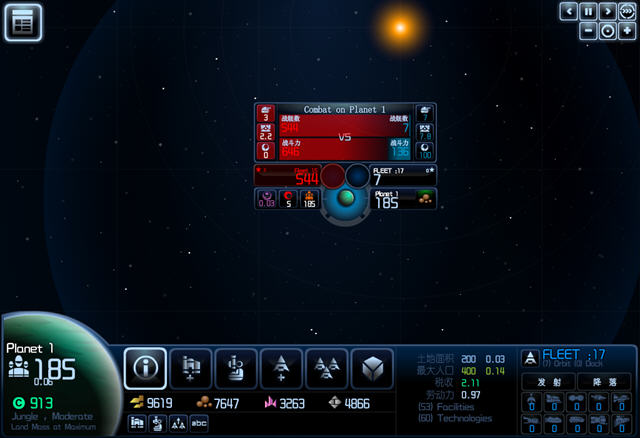
Task: Increase game speed with right arrow
Action: click(x=607, y=11)
